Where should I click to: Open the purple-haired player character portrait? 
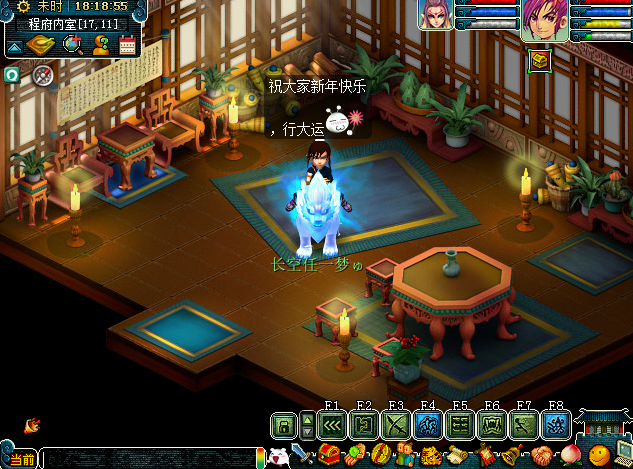tap(544, 20)
